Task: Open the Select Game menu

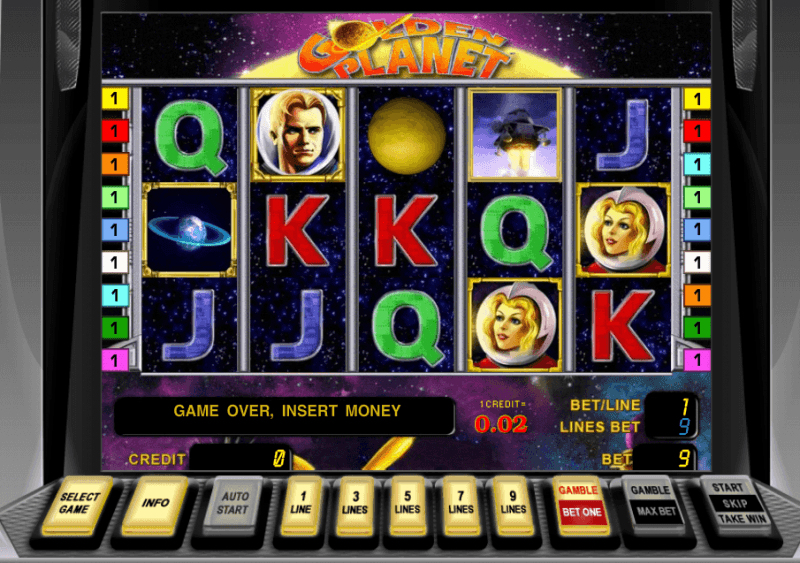Action: [x=80, y=502]
